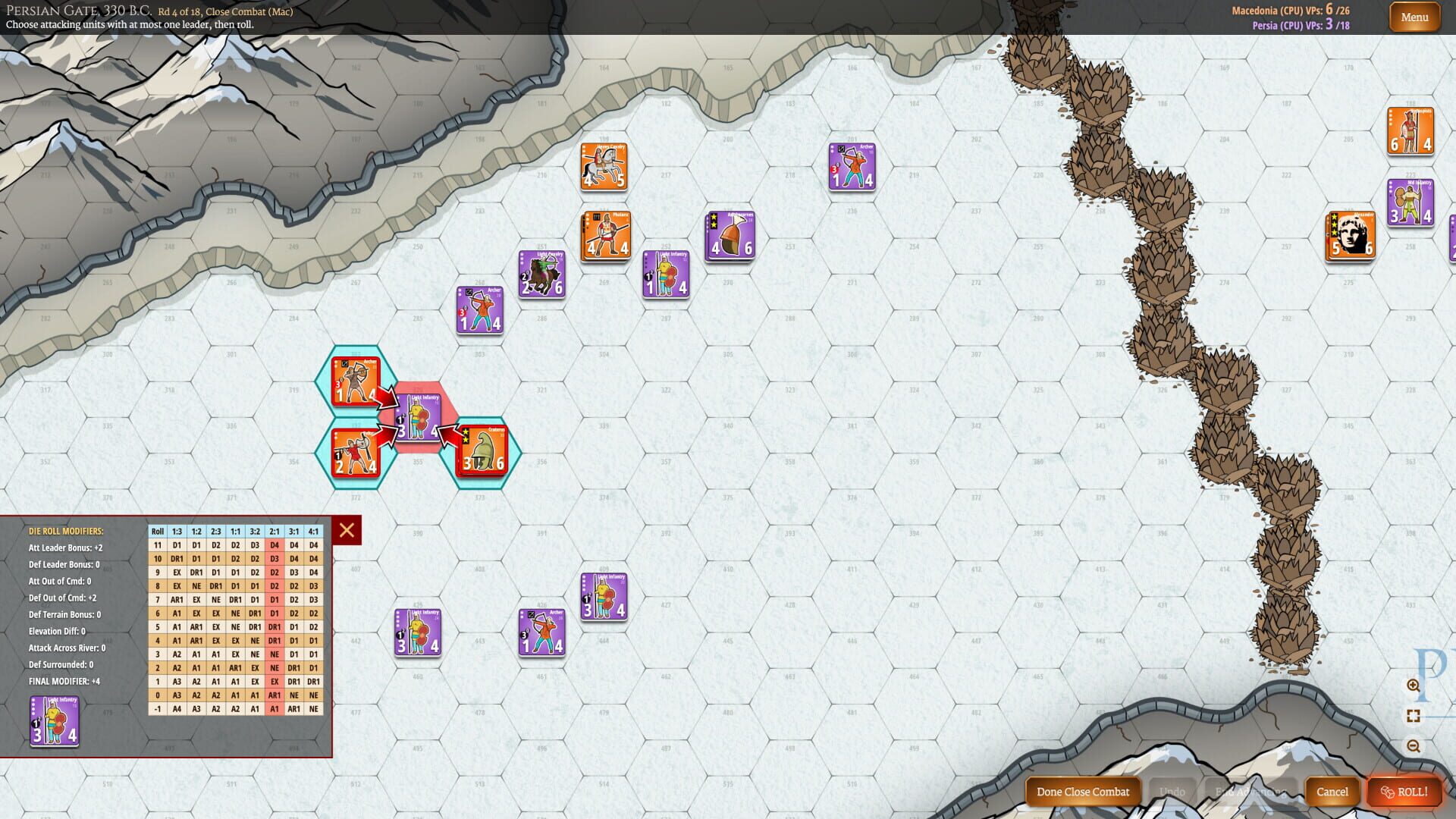Select the Alexander leader counter near the right edge
Viewport: 1456px width, 819px height.
1350,234
